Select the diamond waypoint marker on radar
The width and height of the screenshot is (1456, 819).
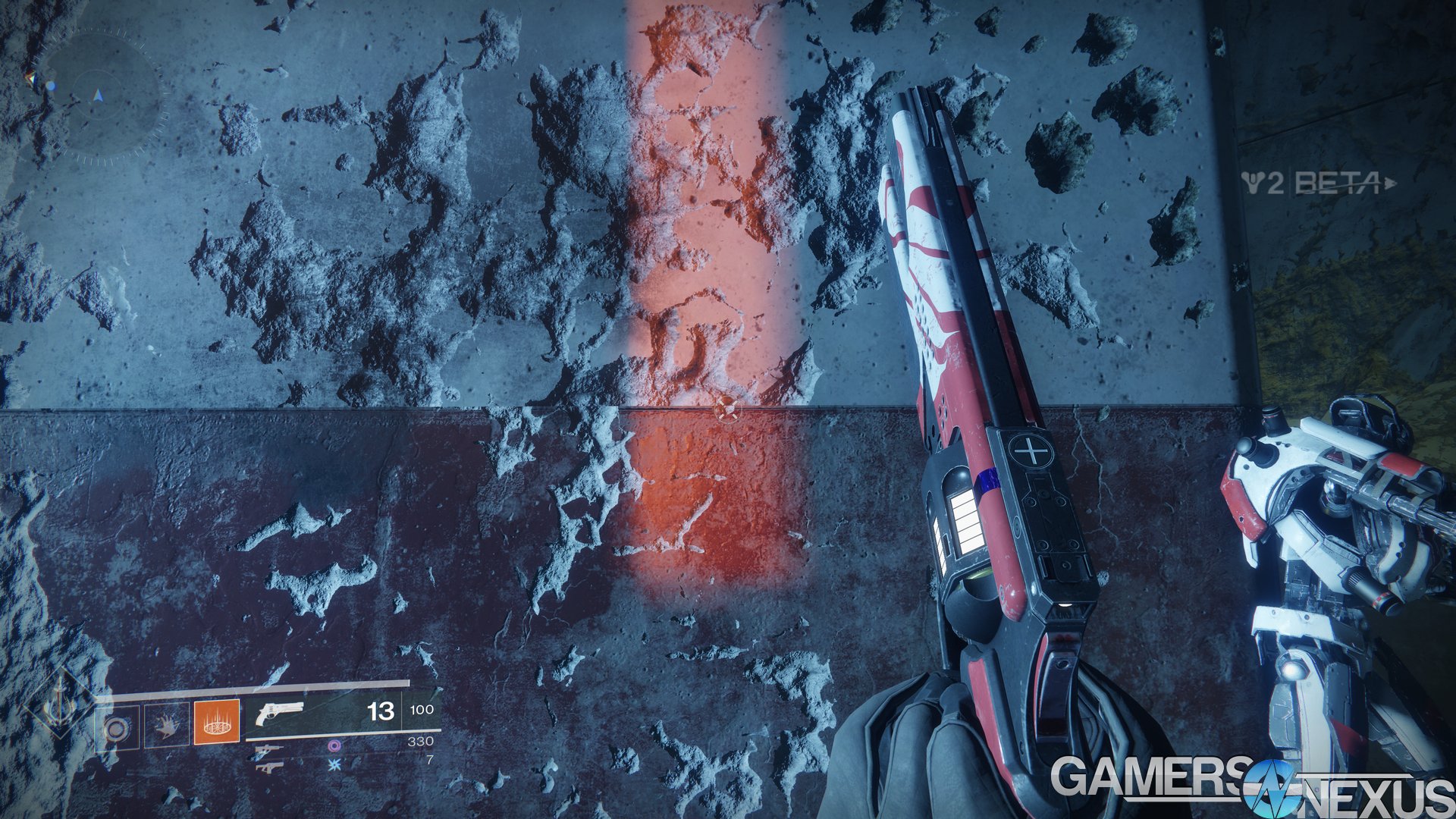click(30, 78)
